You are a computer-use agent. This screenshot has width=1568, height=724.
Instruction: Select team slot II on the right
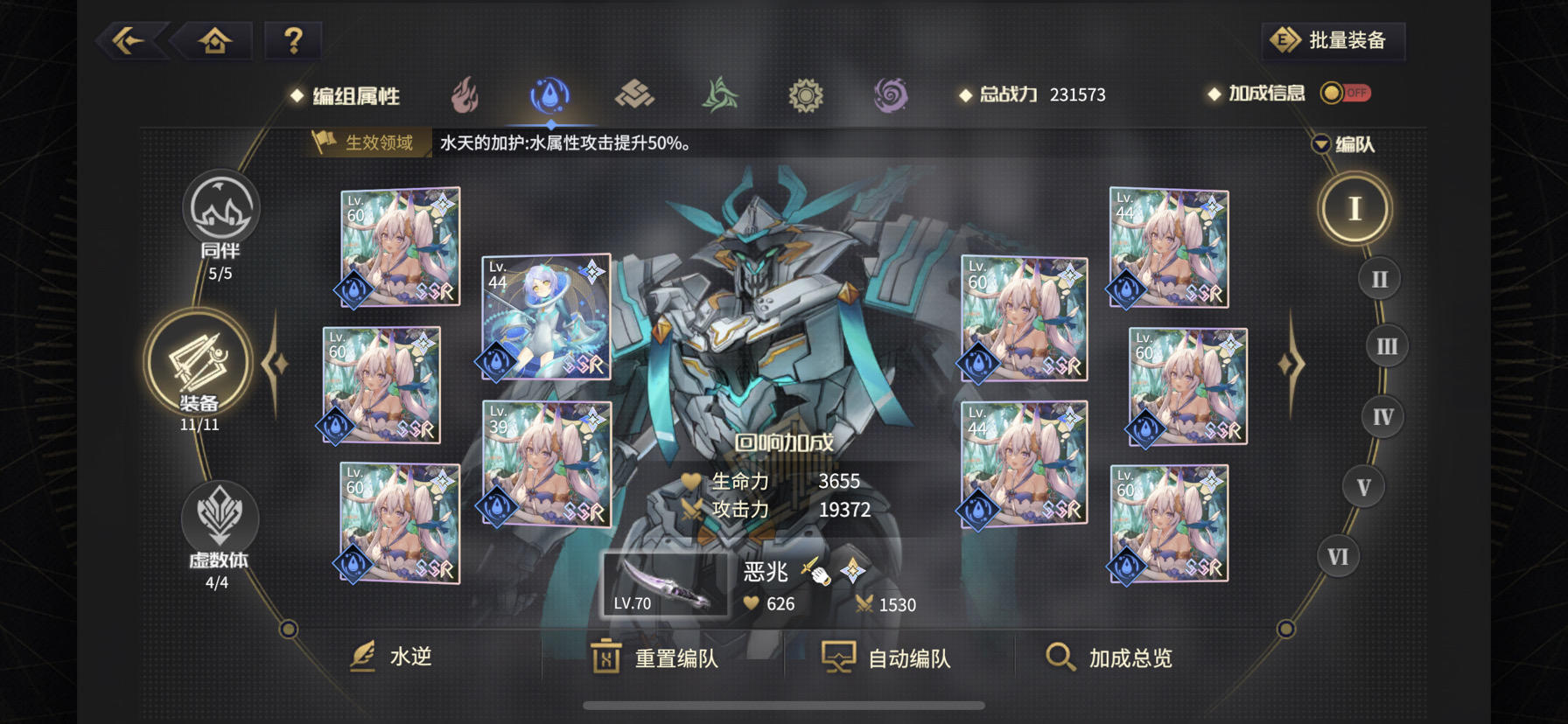click(x=1381, y=277)
